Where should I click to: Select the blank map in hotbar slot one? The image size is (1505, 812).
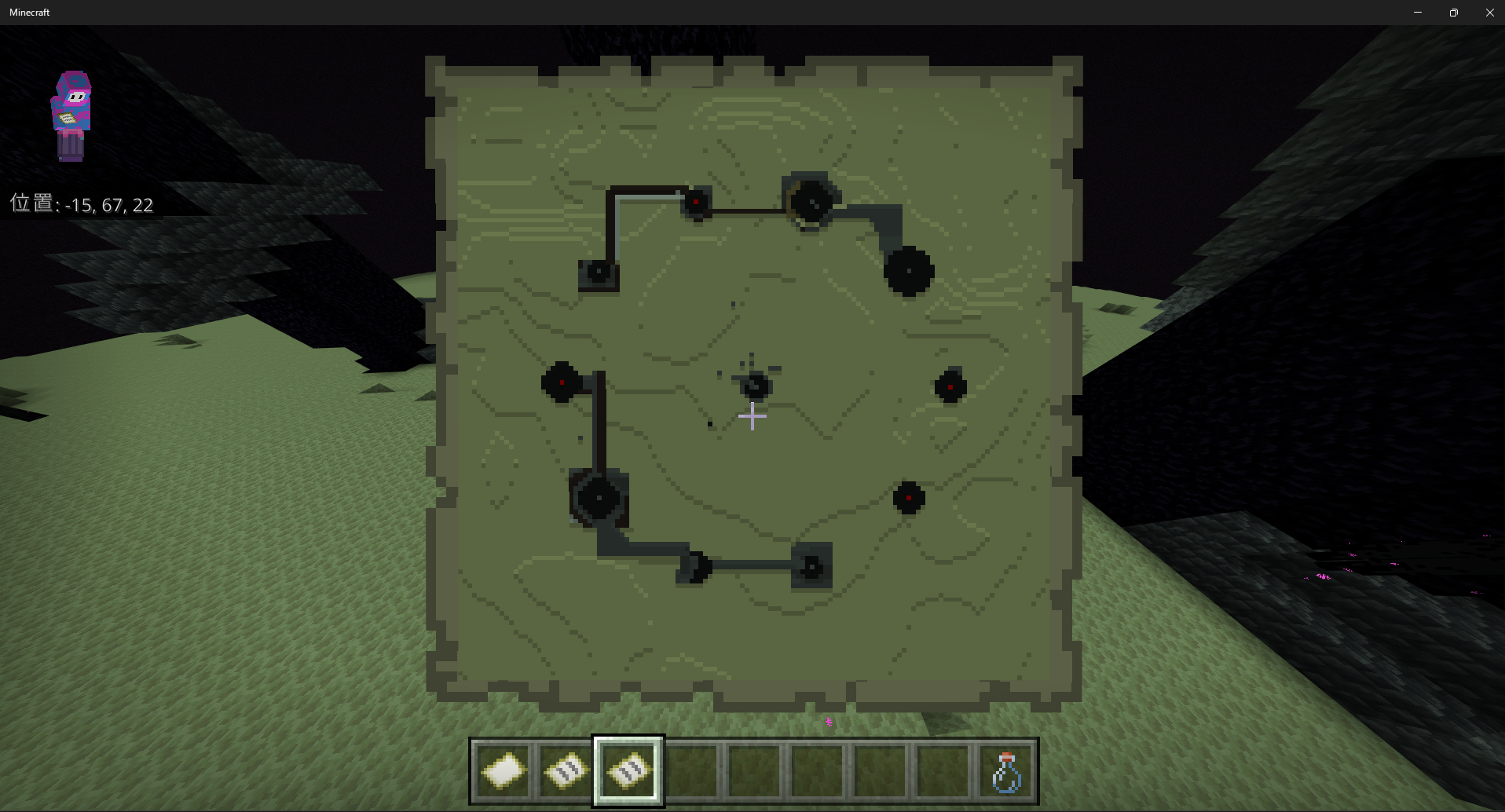(502, 772)
